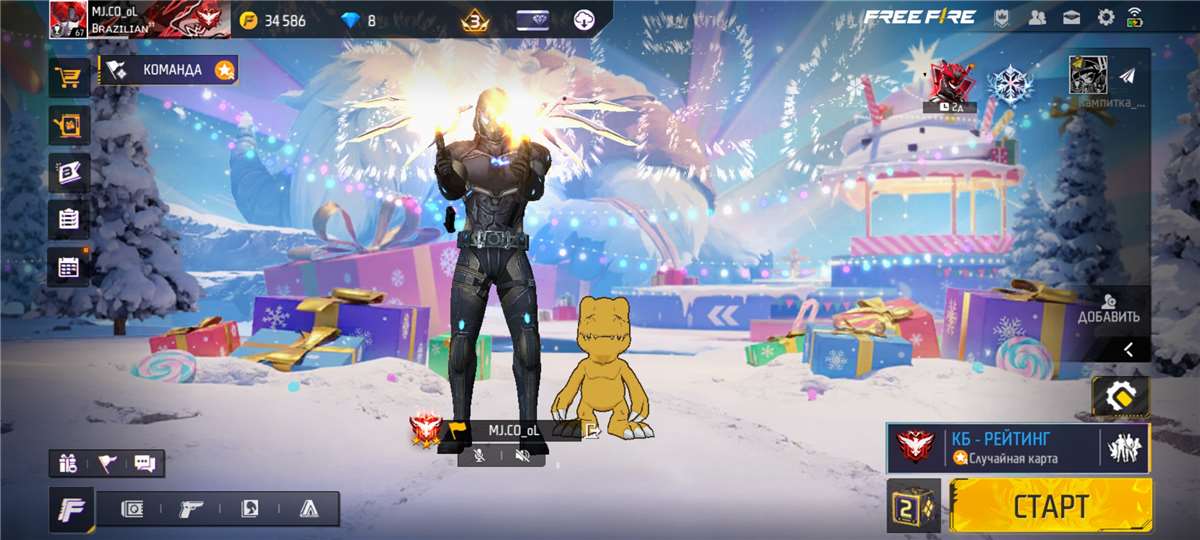Screen dimensions: 1200x540
Task: Open the friends list icon
Action: [1037, 17]
